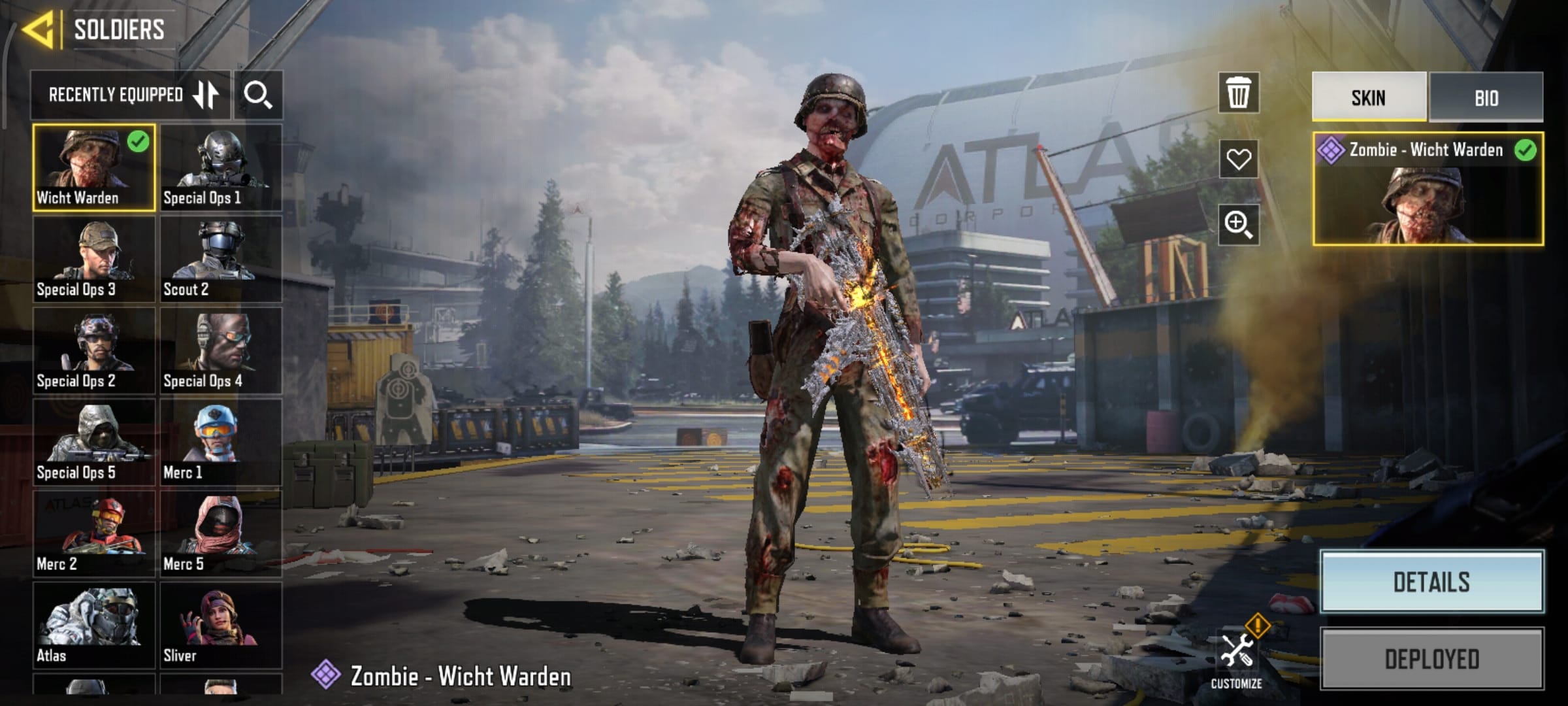Switch to the Bio tab
This screenshot has width=1568, height=706.
1486,98
